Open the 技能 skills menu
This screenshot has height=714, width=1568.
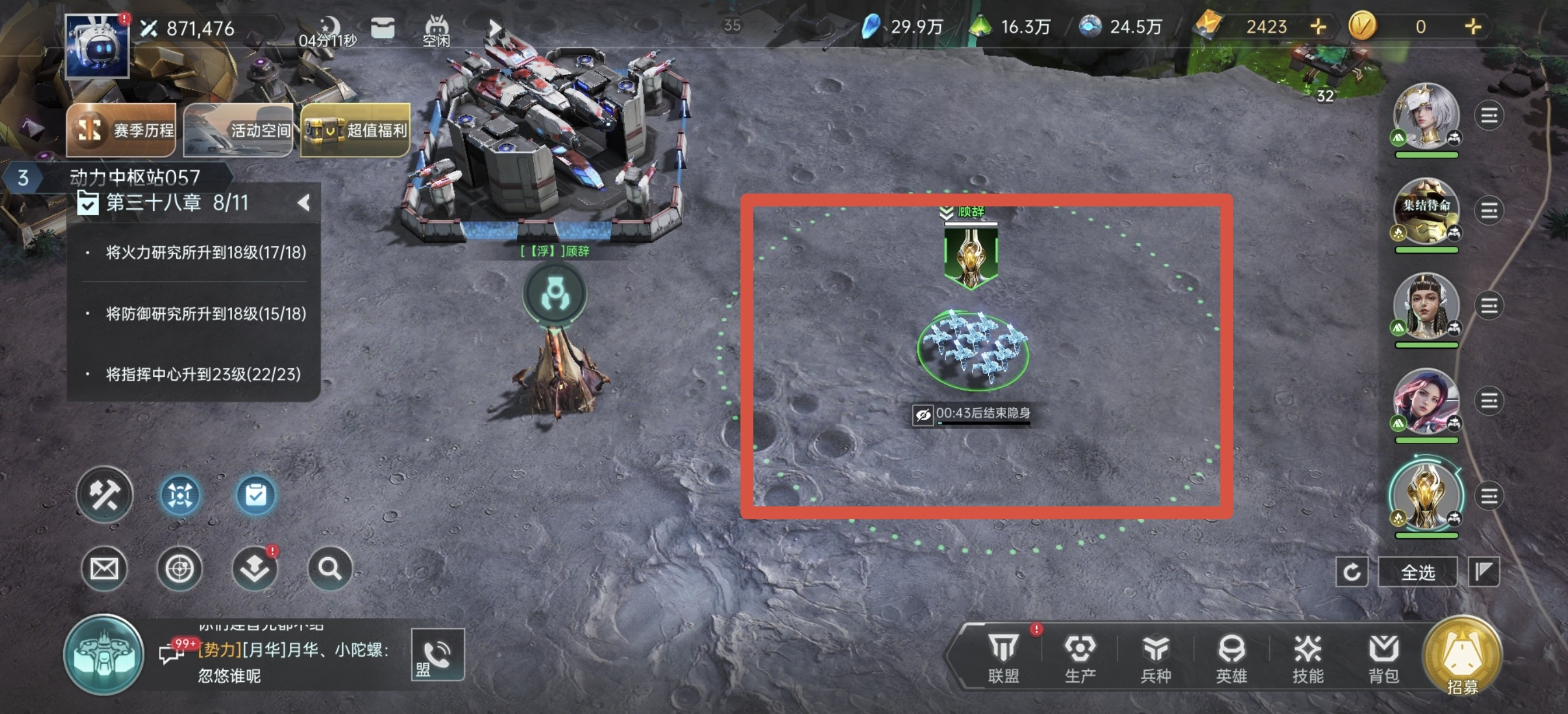(1307, 657)
